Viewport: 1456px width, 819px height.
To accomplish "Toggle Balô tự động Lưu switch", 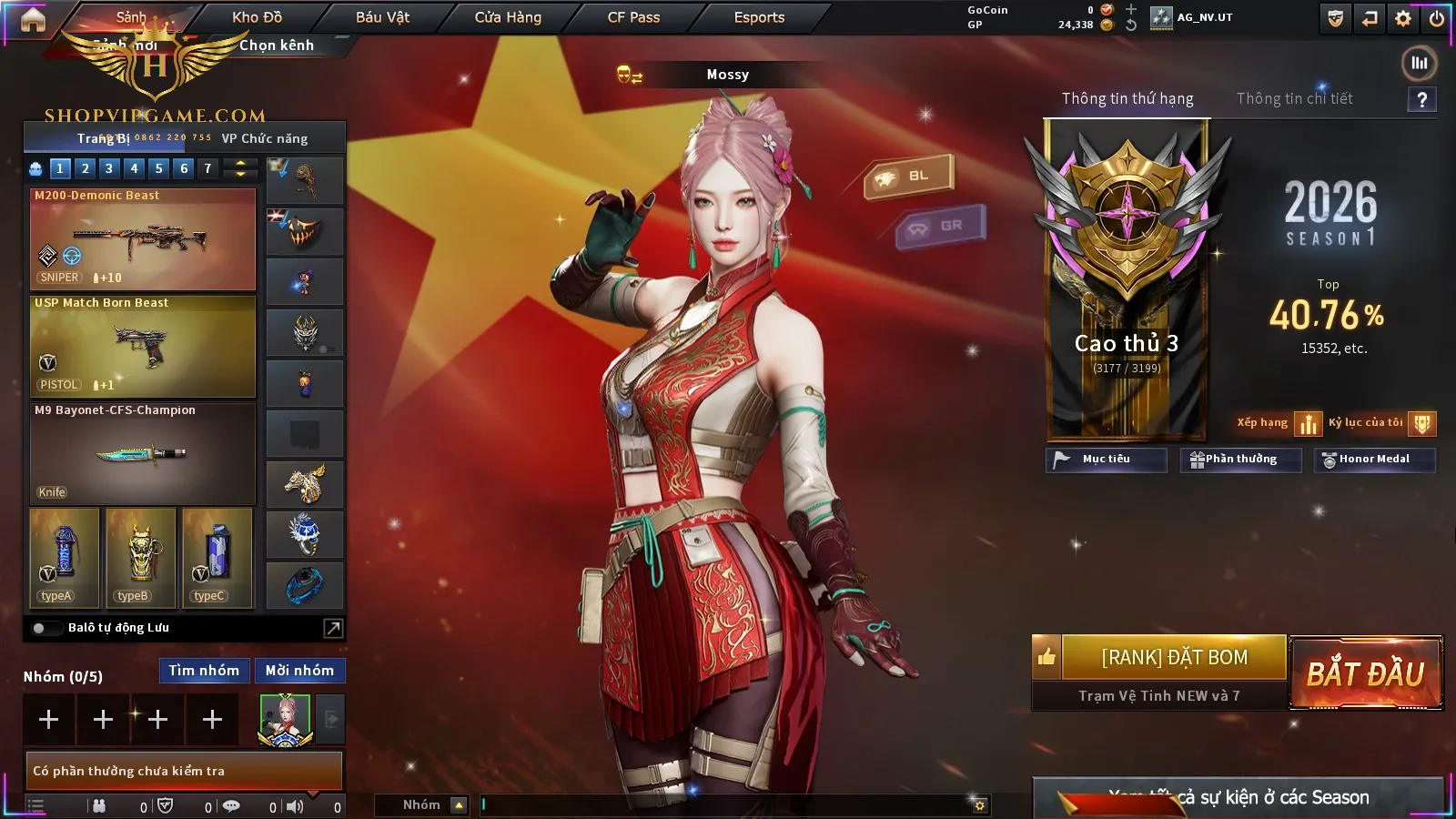I will [40, 628].
